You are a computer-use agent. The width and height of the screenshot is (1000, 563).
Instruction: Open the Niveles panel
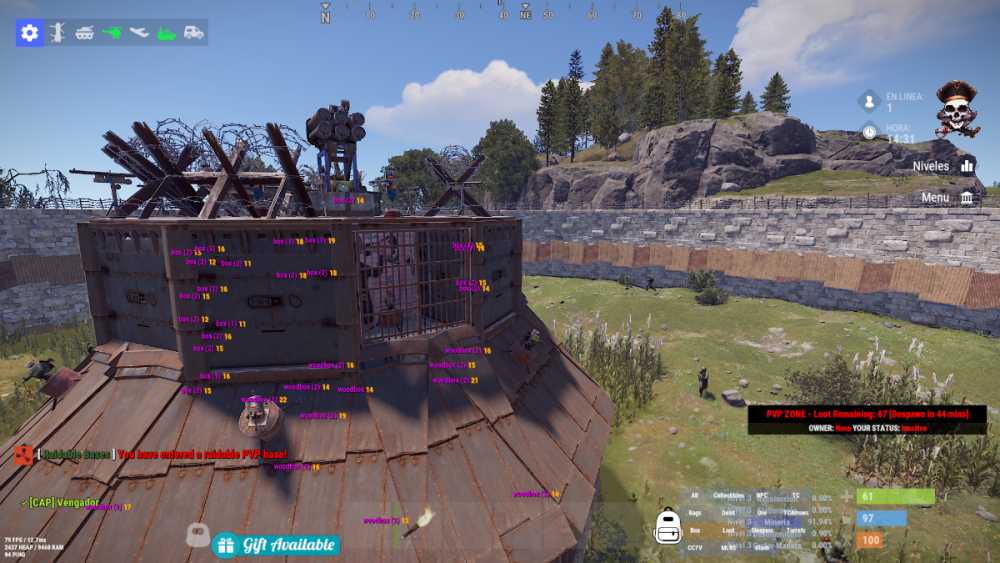(x=943, y=166)
